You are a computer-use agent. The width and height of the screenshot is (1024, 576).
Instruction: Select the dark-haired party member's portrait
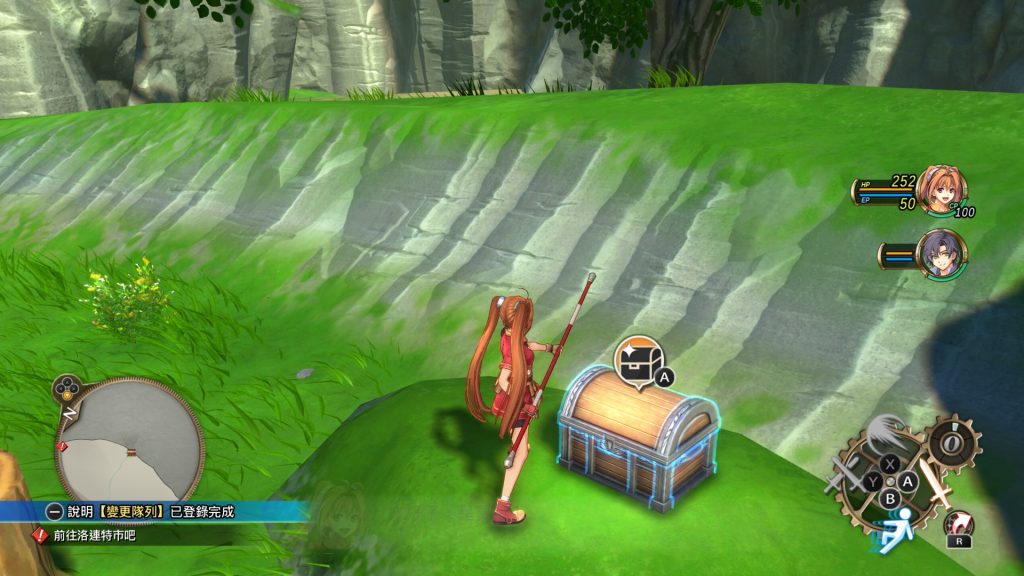(x=941, y=254)
